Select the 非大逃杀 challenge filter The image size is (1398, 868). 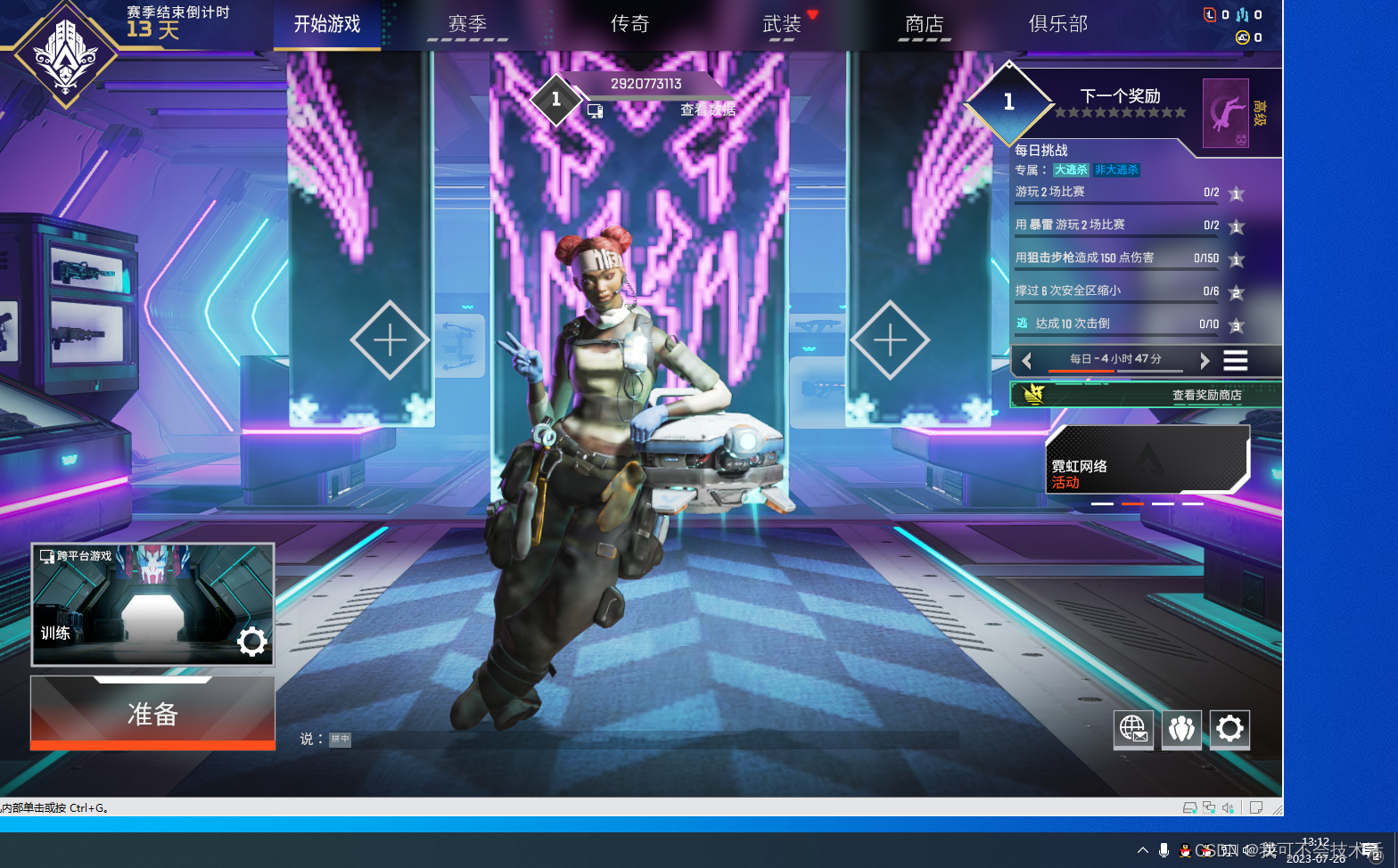tap(1116, 170)
